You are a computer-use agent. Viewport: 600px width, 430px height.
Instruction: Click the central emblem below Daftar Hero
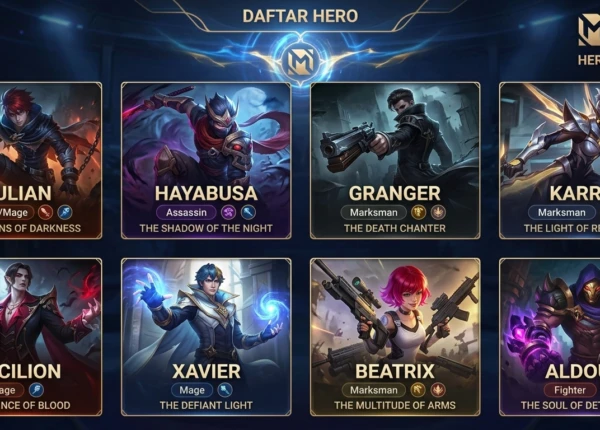pyautogui.click(x=300, y=59)
